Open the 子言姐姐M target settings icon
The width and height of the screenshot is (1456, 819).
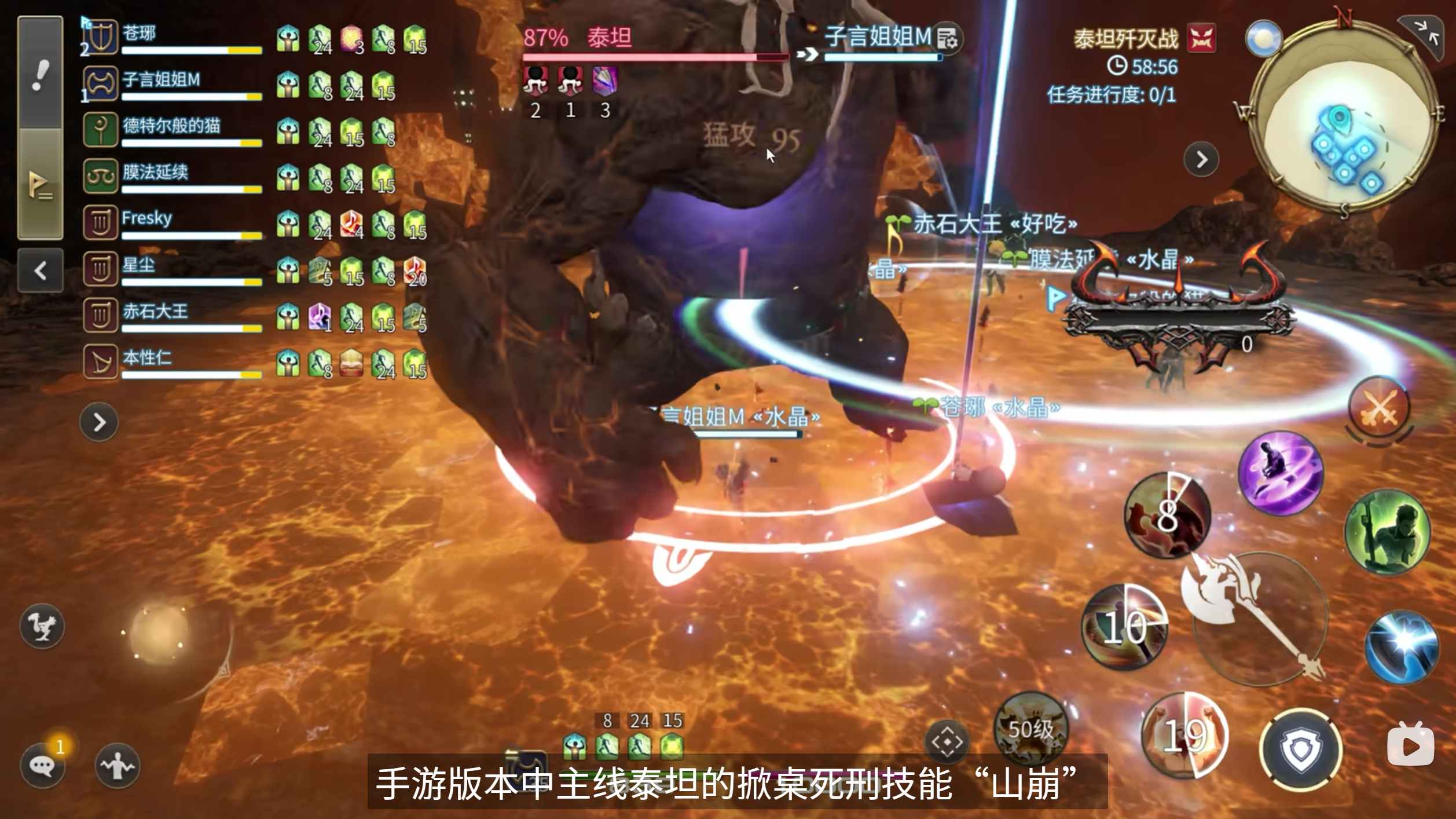[948, 39]
